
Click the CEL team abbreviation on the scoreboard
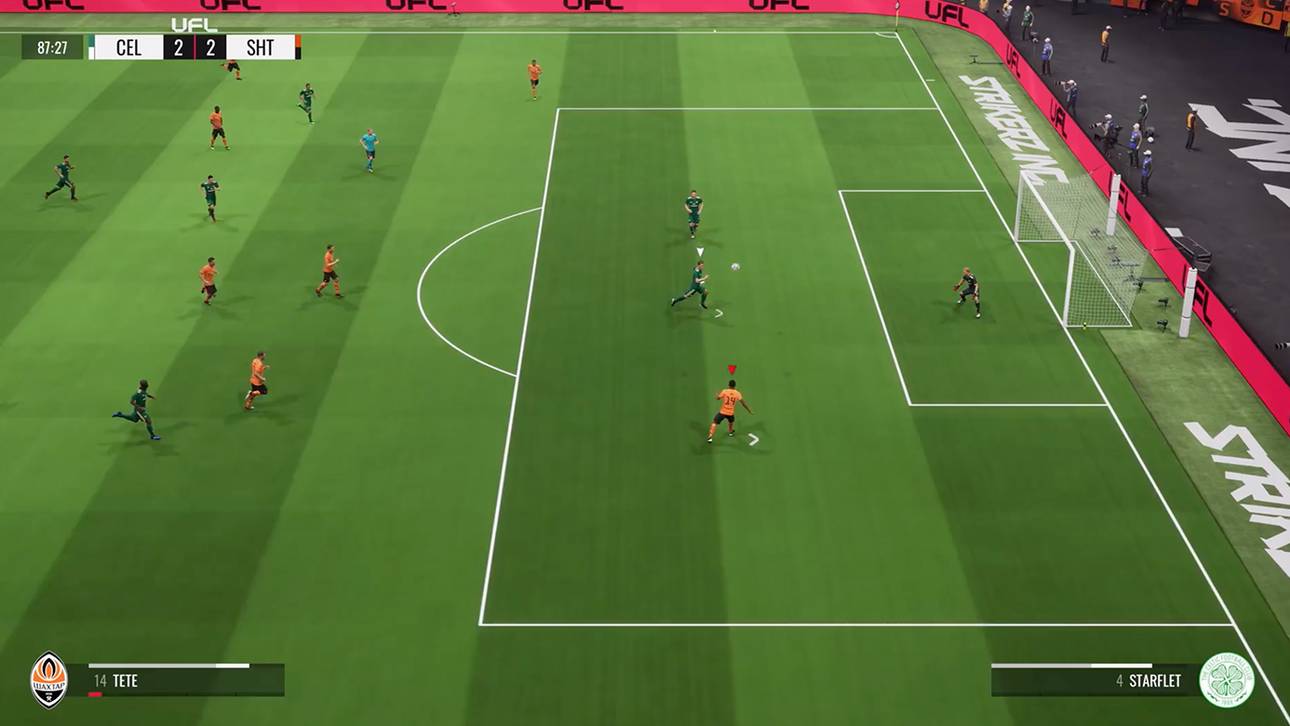click(x=130, y=47)
